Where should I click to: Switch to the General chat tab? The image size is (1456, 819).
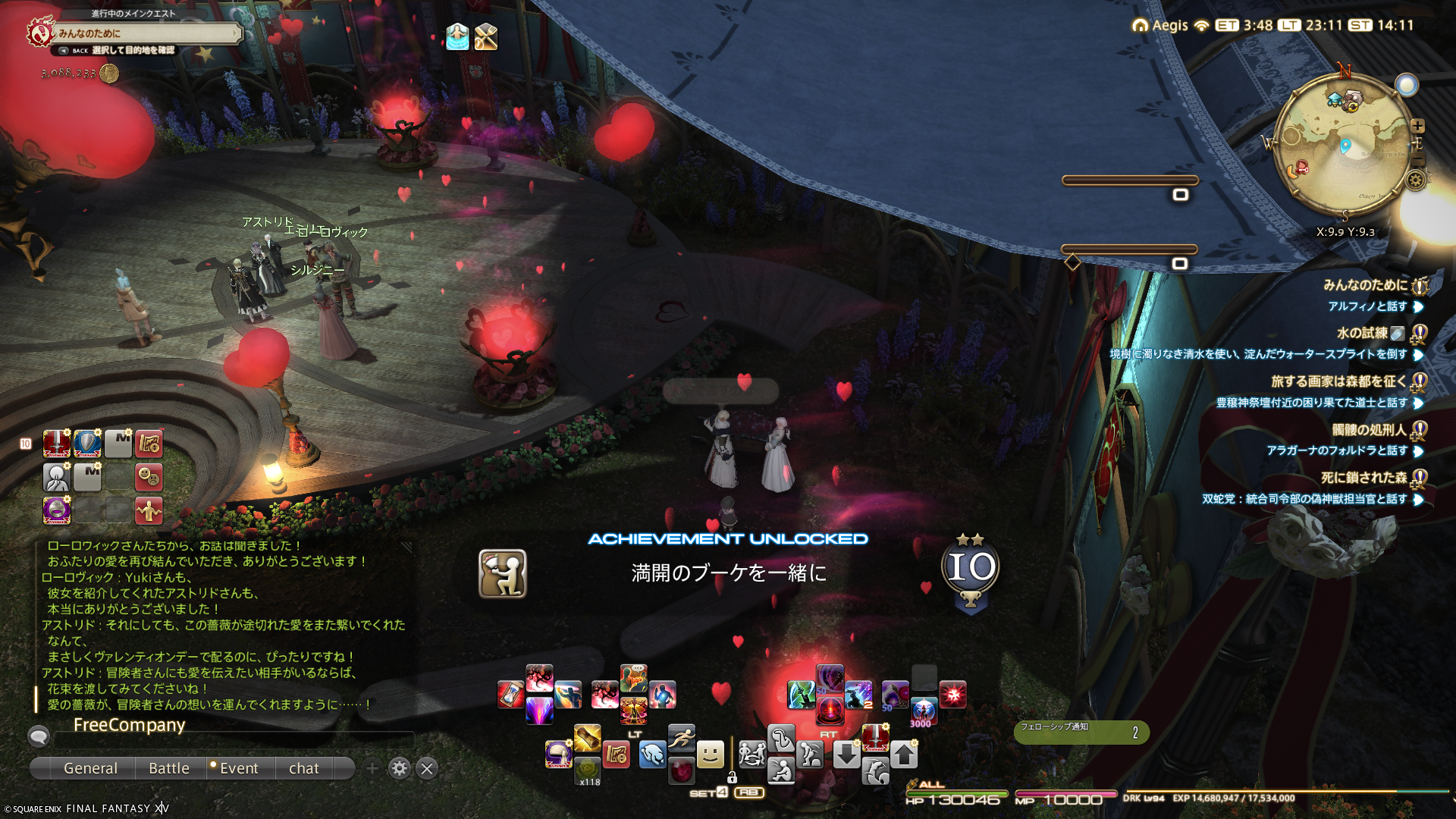click(x=90, y=768)
